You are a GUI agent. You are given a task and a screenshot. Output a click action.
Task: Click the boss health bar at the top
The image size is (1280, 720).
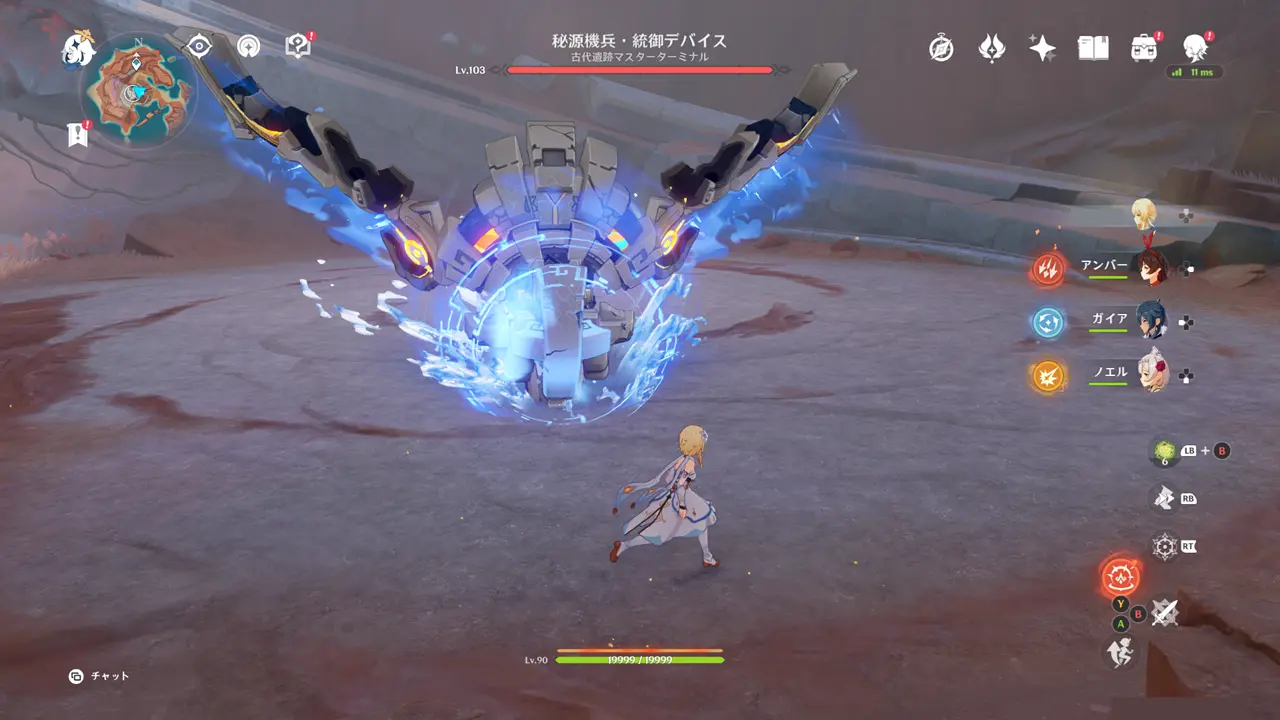[640, 71]
